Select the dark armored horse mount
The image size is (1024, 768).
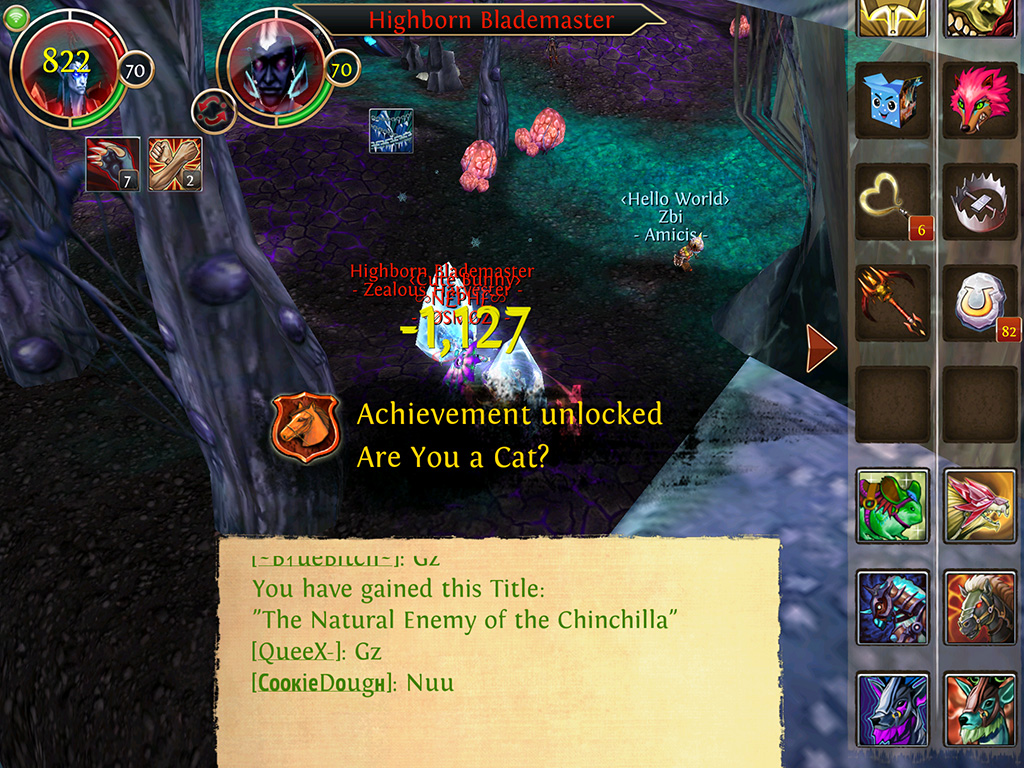tap(893, 607)
